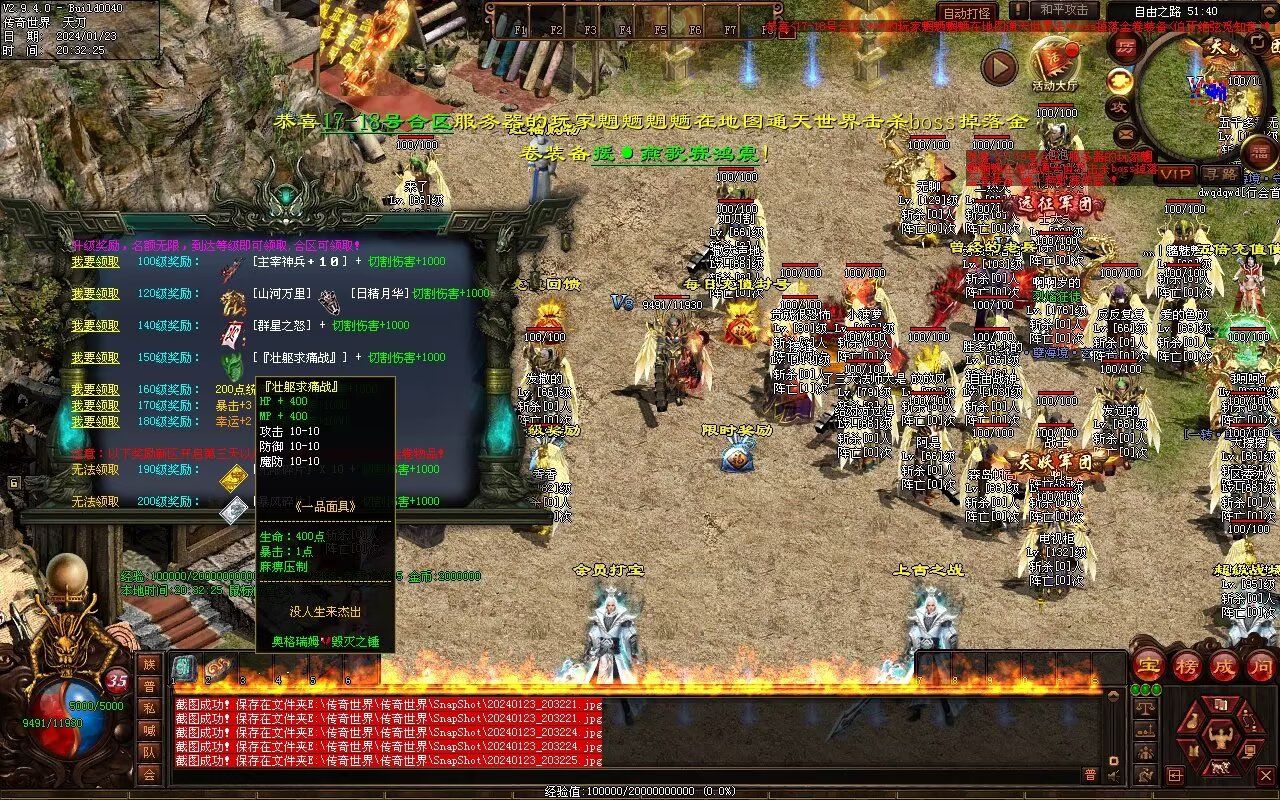This screenshot has height=800, width=1280.
Task: Toggle the 自动打怪 auto-fight button
Action: 968,13
